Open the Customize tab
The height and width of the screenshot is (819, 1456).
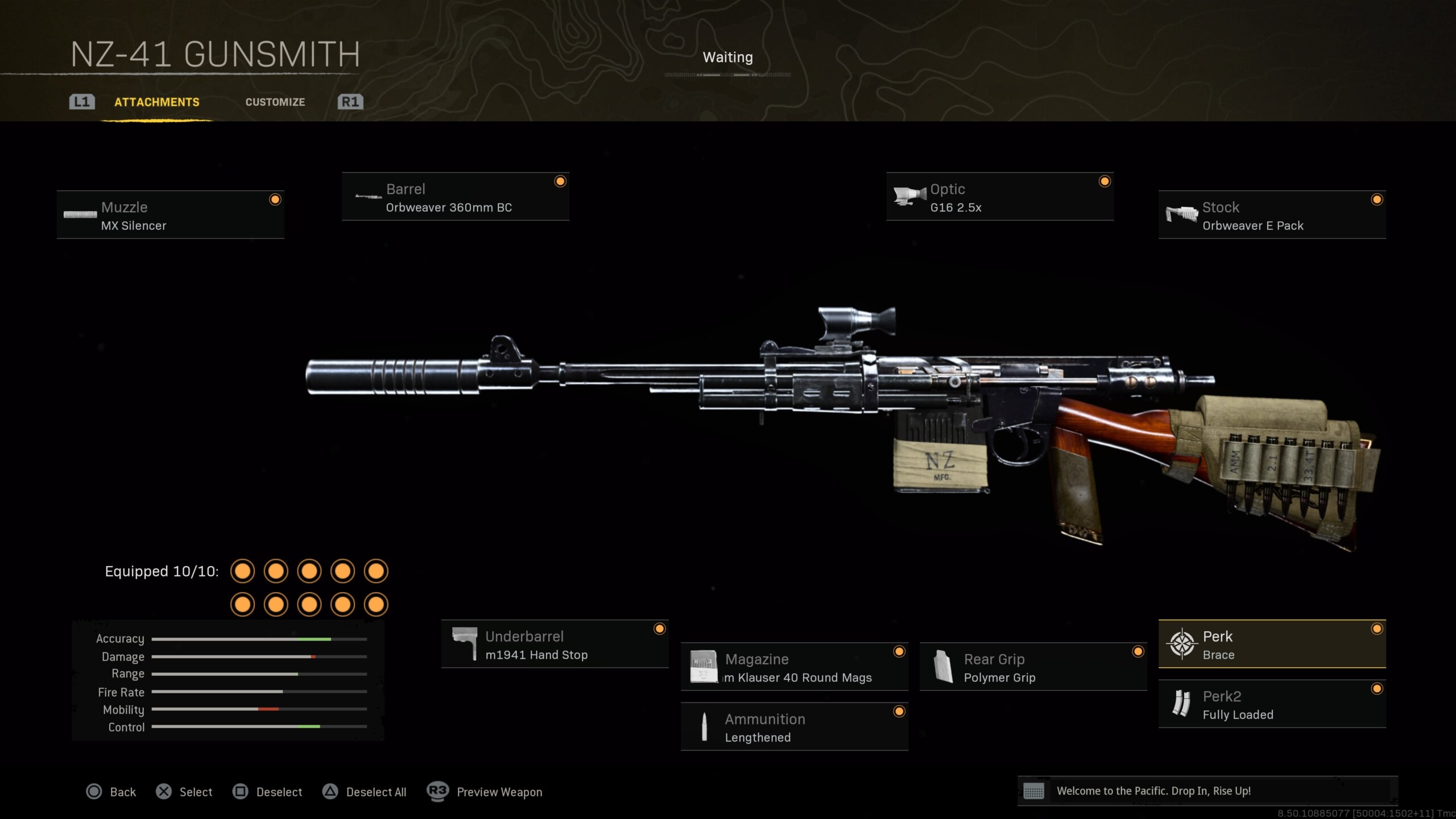[275, 102]
